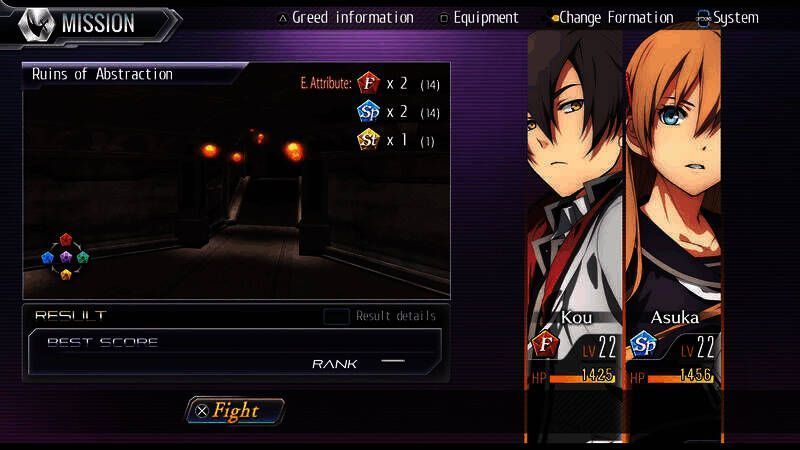Select Change Formation option
Screen dimensions: 800x450
(x=611, y=18)
